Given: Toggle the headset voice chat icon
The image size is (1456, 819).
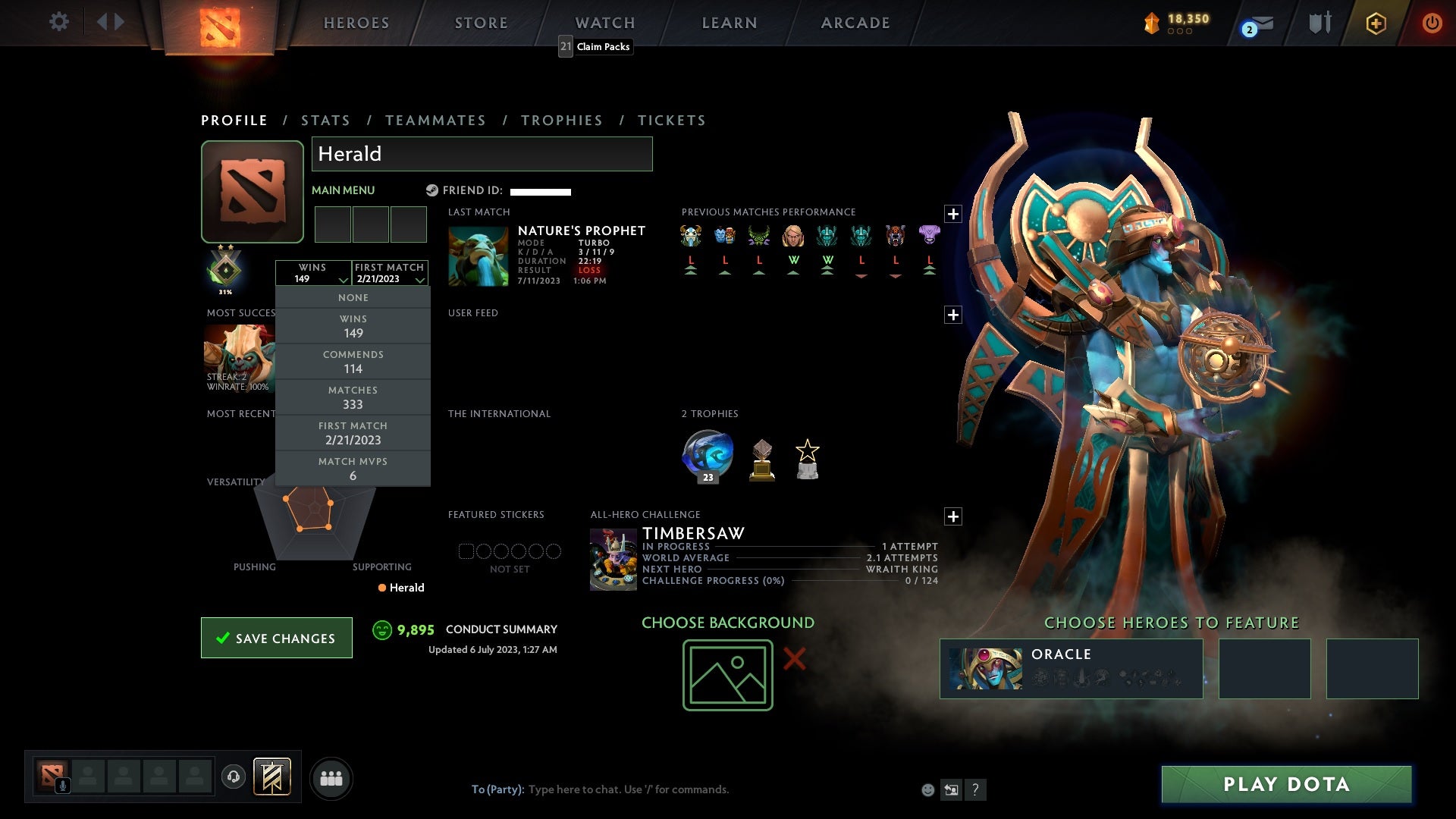Looking at the screenshot, I should click(x=234, y=777).
